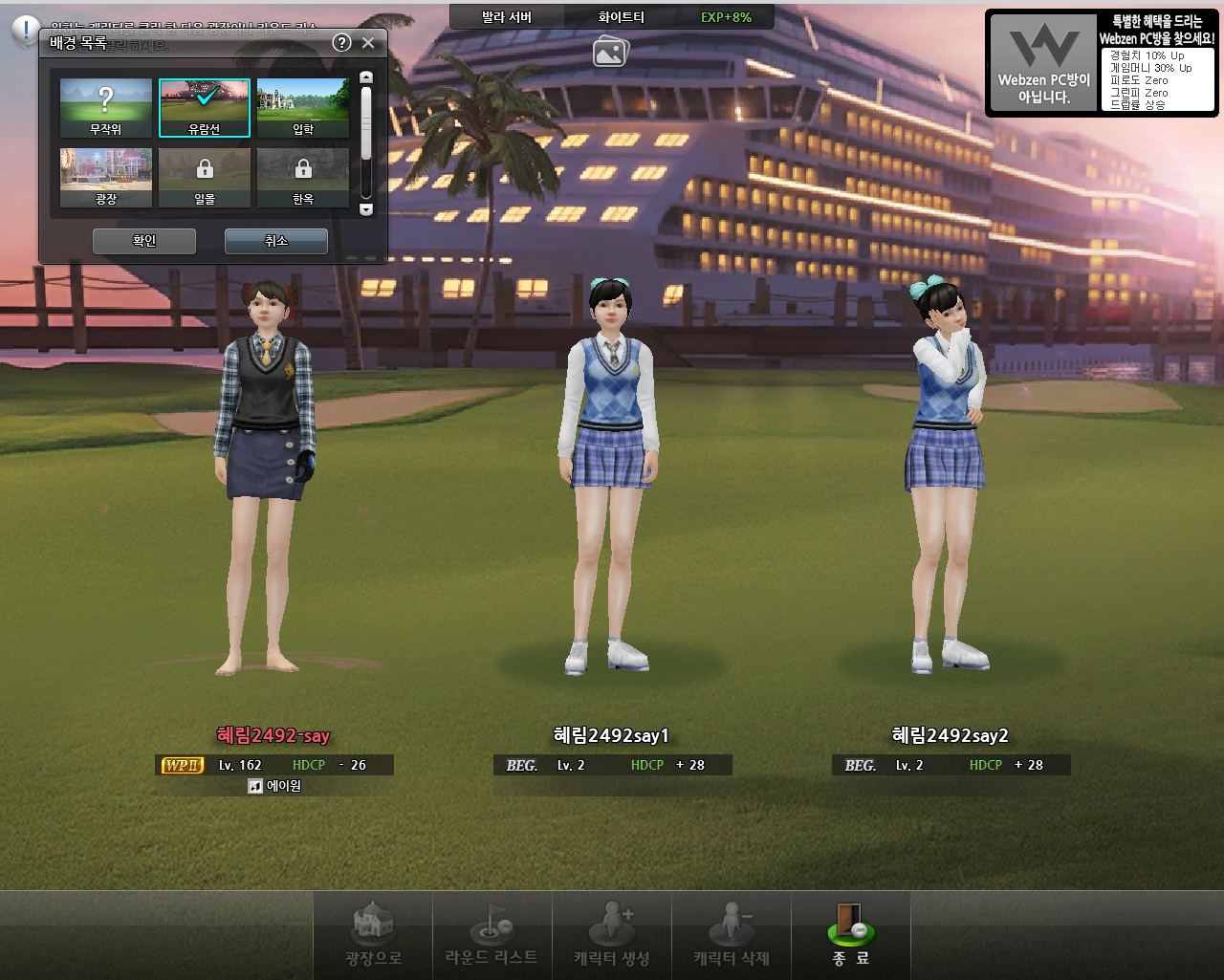The width and height of the screenshot is (1224, 980).
Task: Cancel the background list with 취소
Action: (275, 241)
